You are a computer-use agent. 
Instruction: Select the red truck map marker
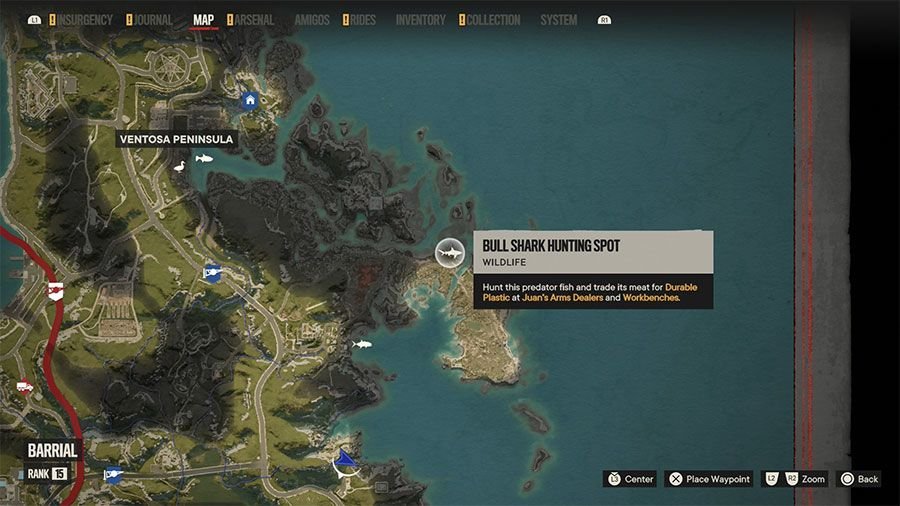pos(24,387)
